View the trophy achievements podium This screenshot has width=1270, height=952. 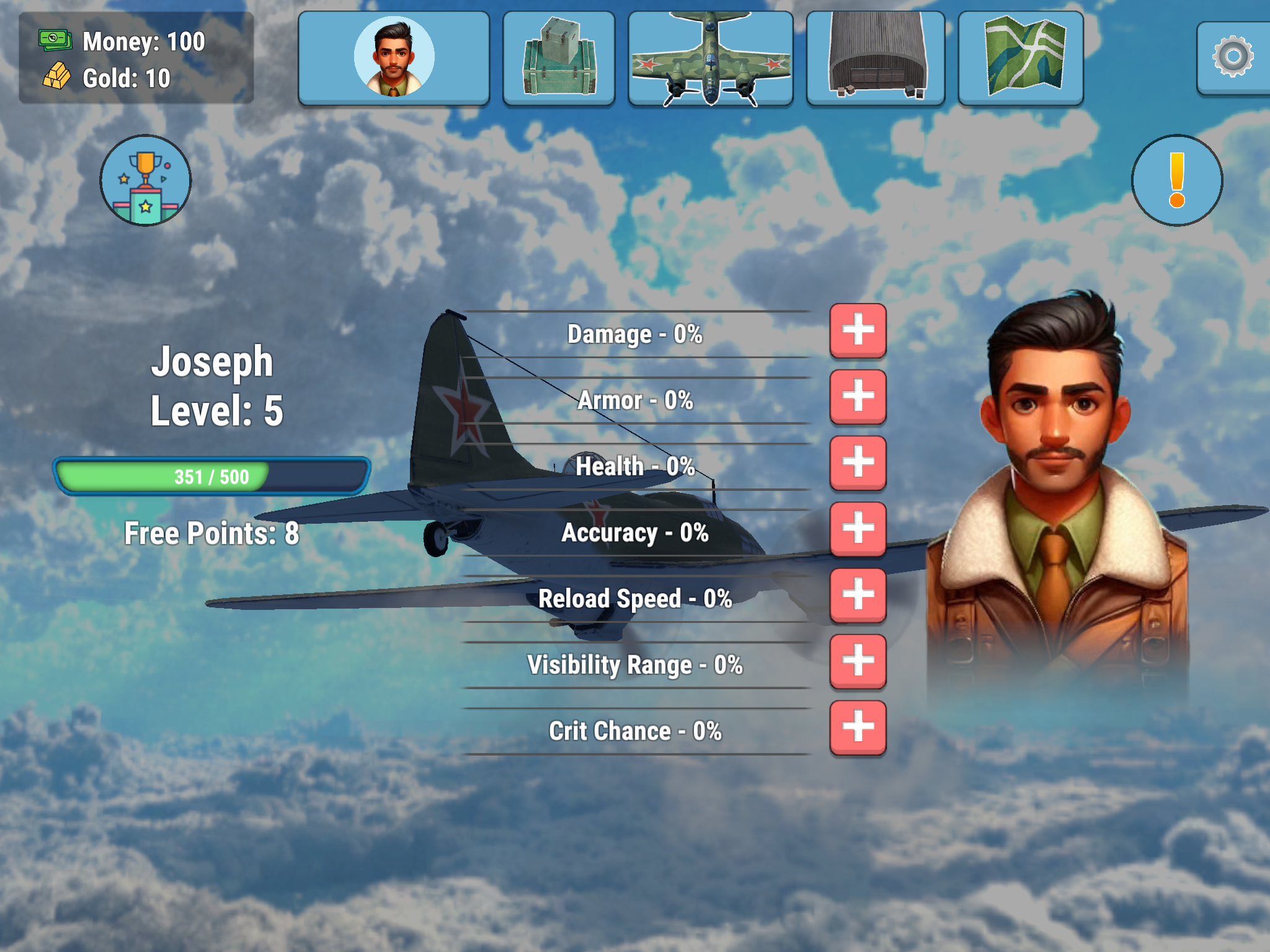point(146,181)
